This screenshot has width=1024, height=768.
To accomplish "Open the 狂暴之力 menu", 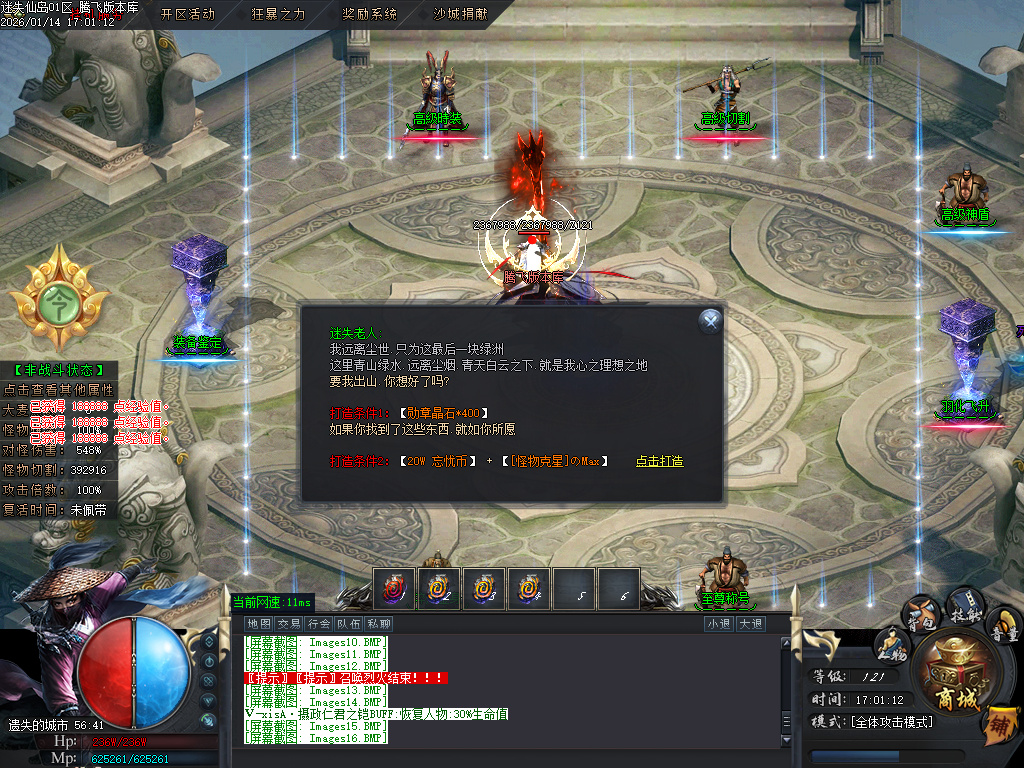I will [278, 14].
